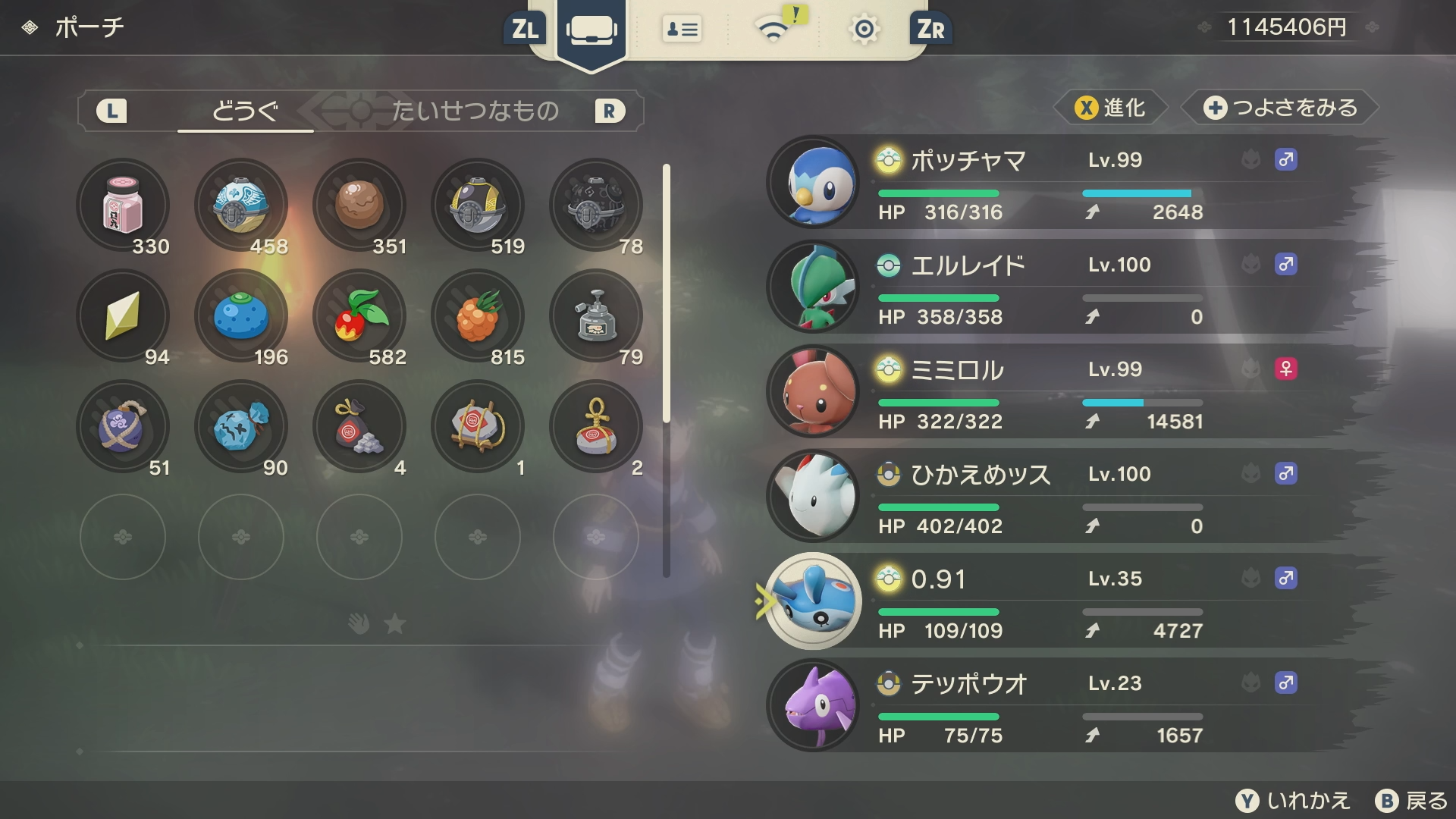Select the yellow-striped Ultra Ball slot
The width and height of the screenshot is (1456, 819).
(x=478, y=205)
